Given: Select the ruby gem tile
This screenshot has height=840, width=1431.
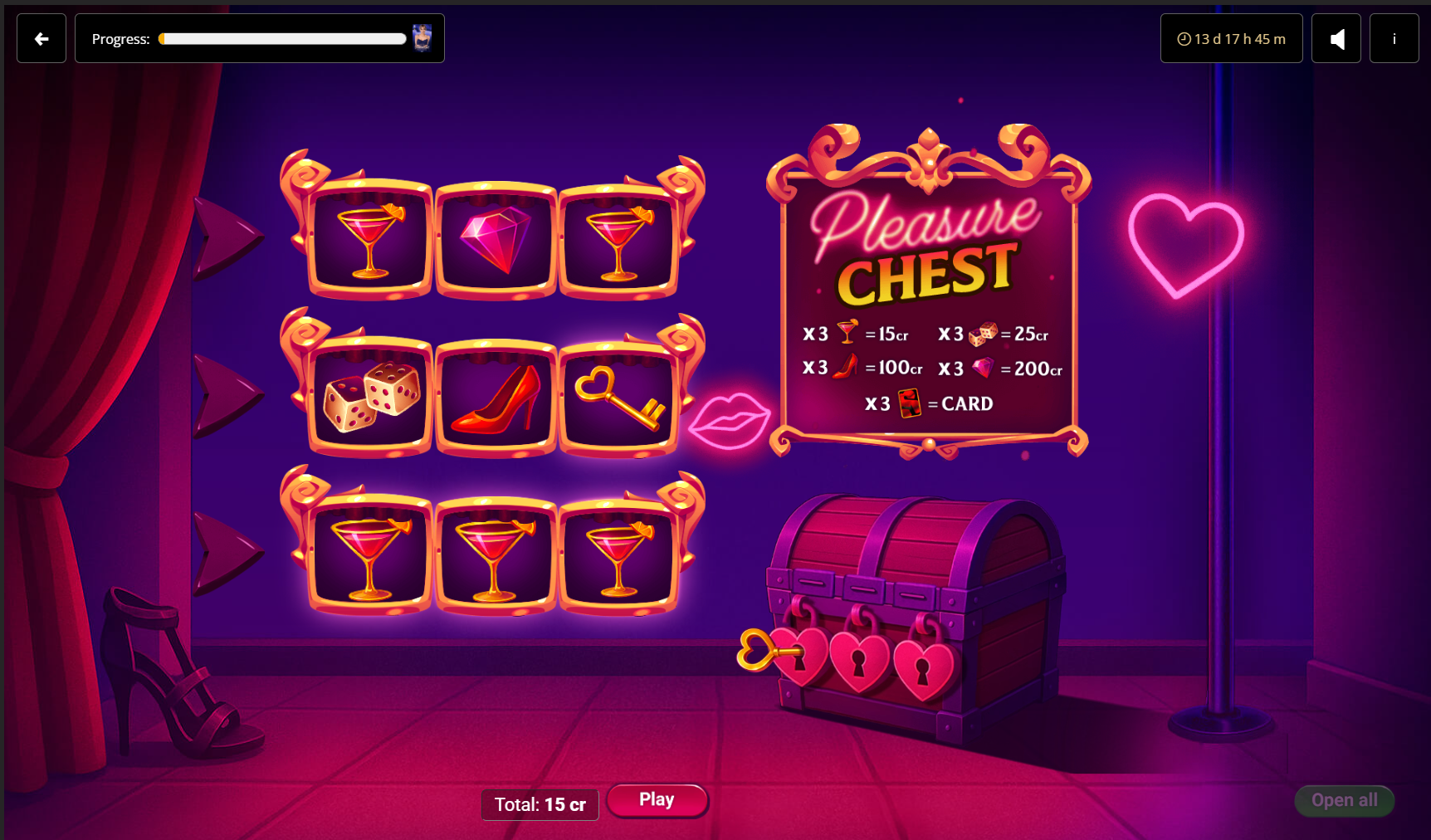Looking at the screenshot, I should tap(496, 240).
